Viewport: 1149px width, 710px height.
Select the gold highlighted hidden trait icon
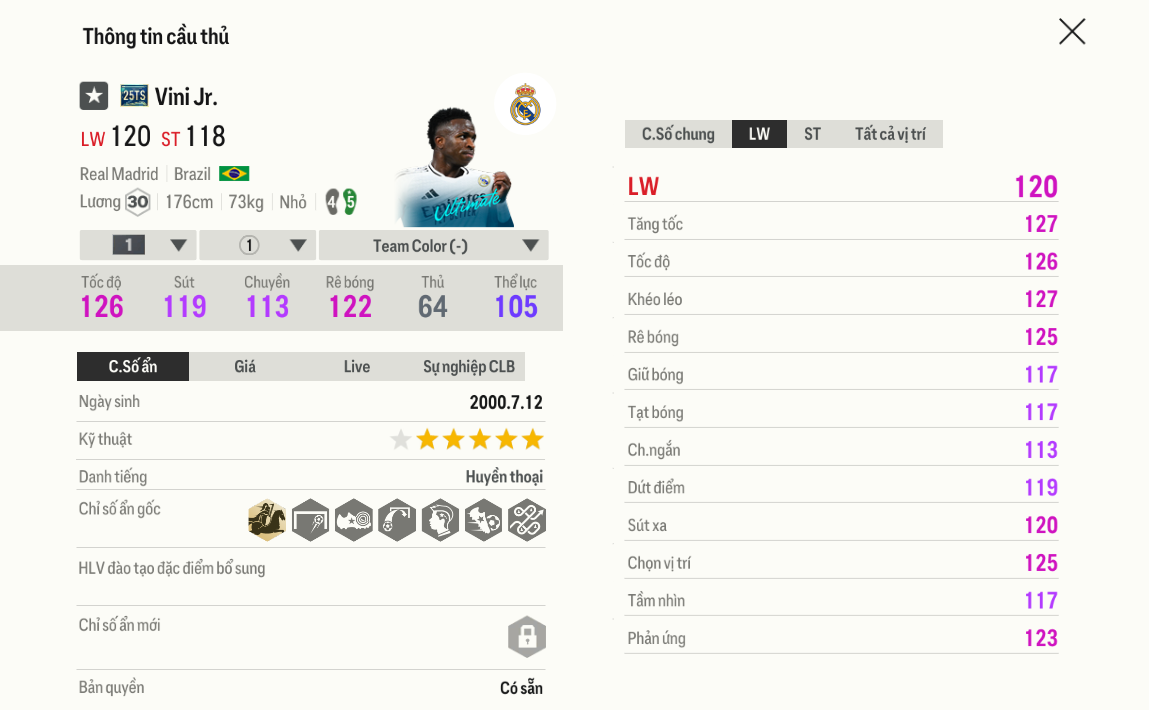(x=267, y=520)
